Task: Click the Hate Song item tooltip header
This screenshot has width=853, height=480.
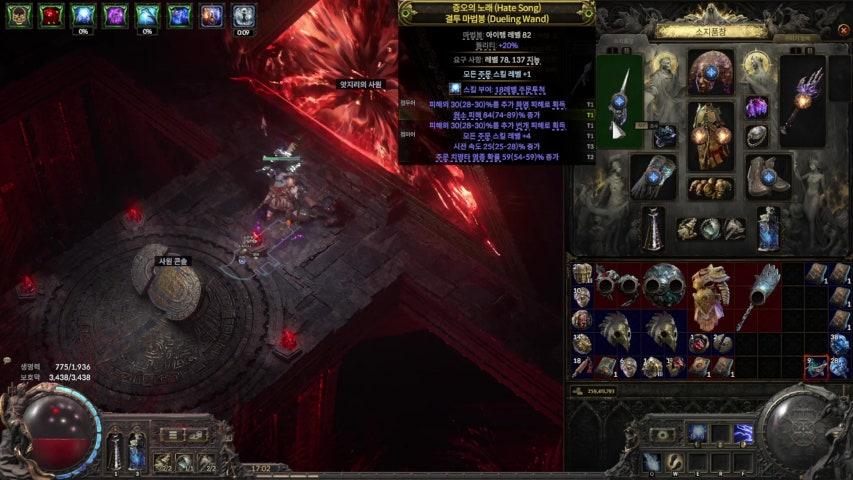Action: click(497, 12)
